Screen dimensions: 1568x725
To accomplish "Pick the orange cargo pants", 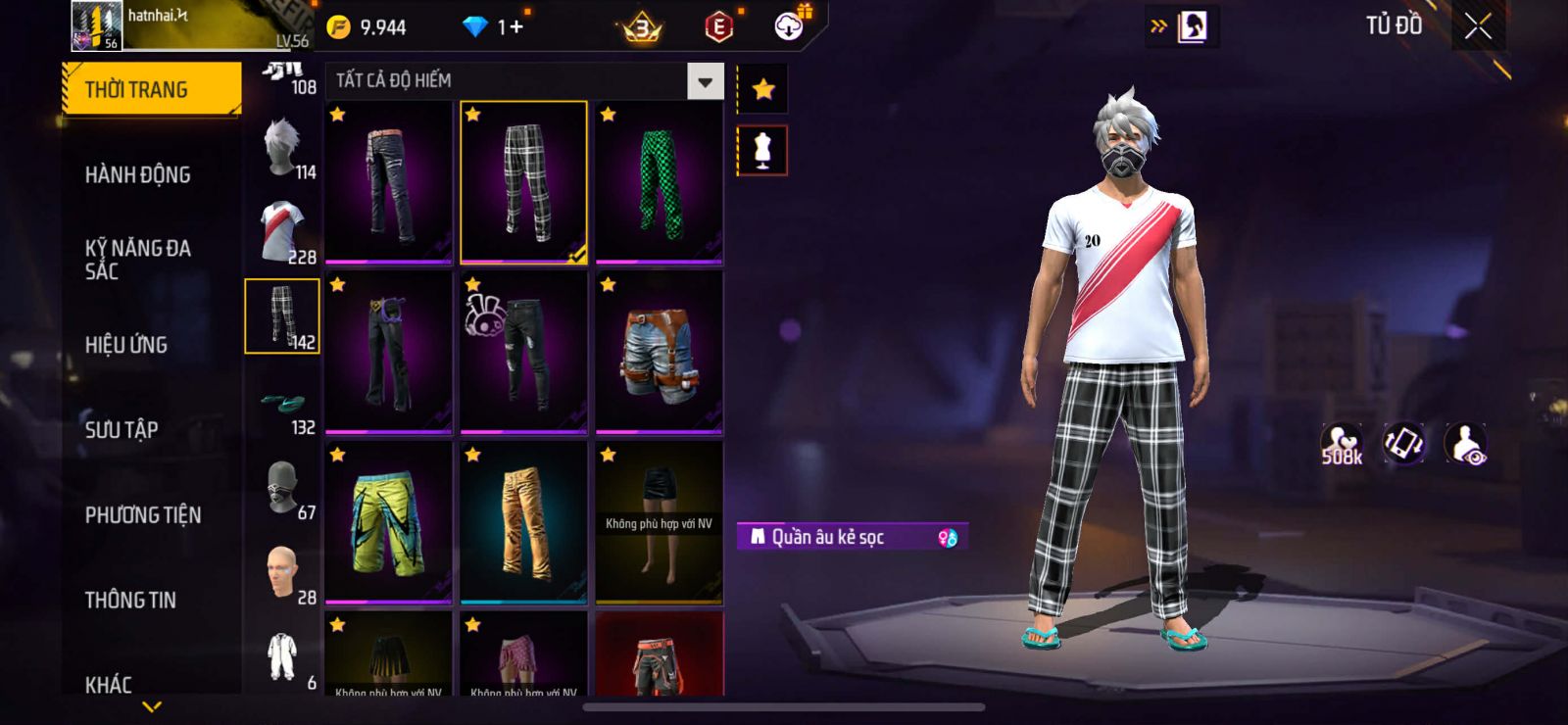I will 523,523.
